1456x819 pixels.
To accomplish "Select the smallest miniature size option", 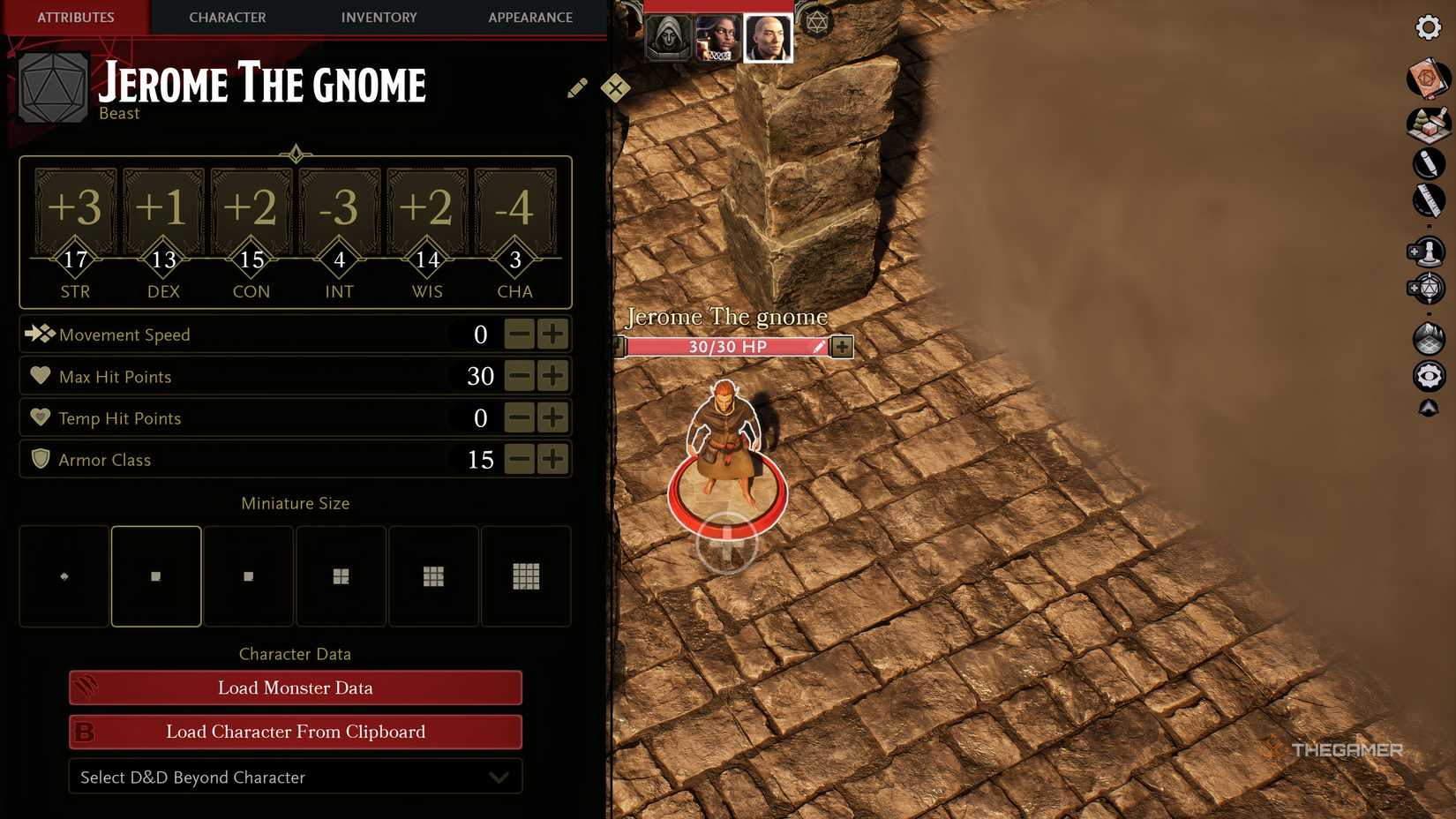I will (63, 575).
